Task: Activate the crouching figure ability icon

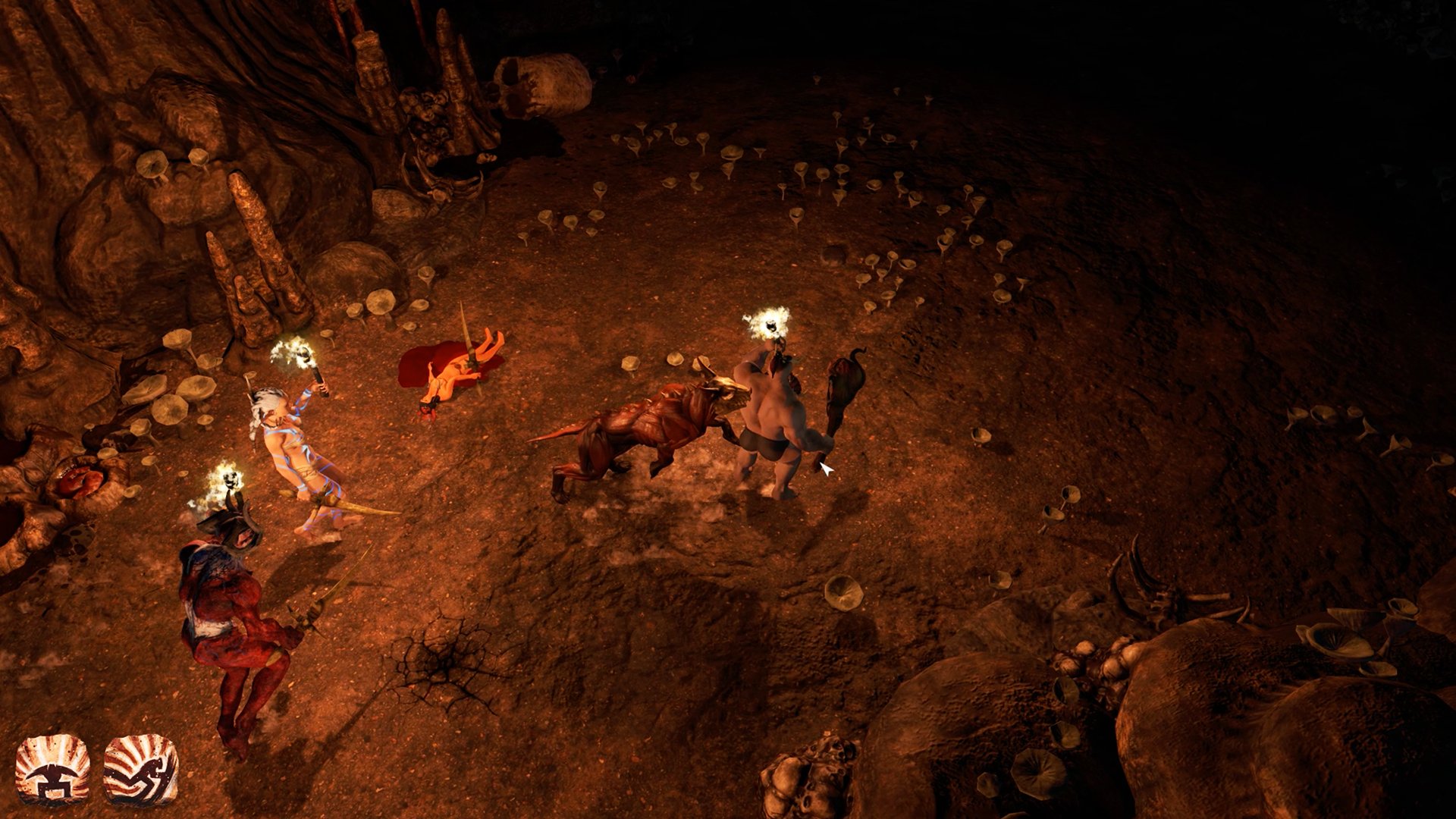Action: (x=141, y=770)
